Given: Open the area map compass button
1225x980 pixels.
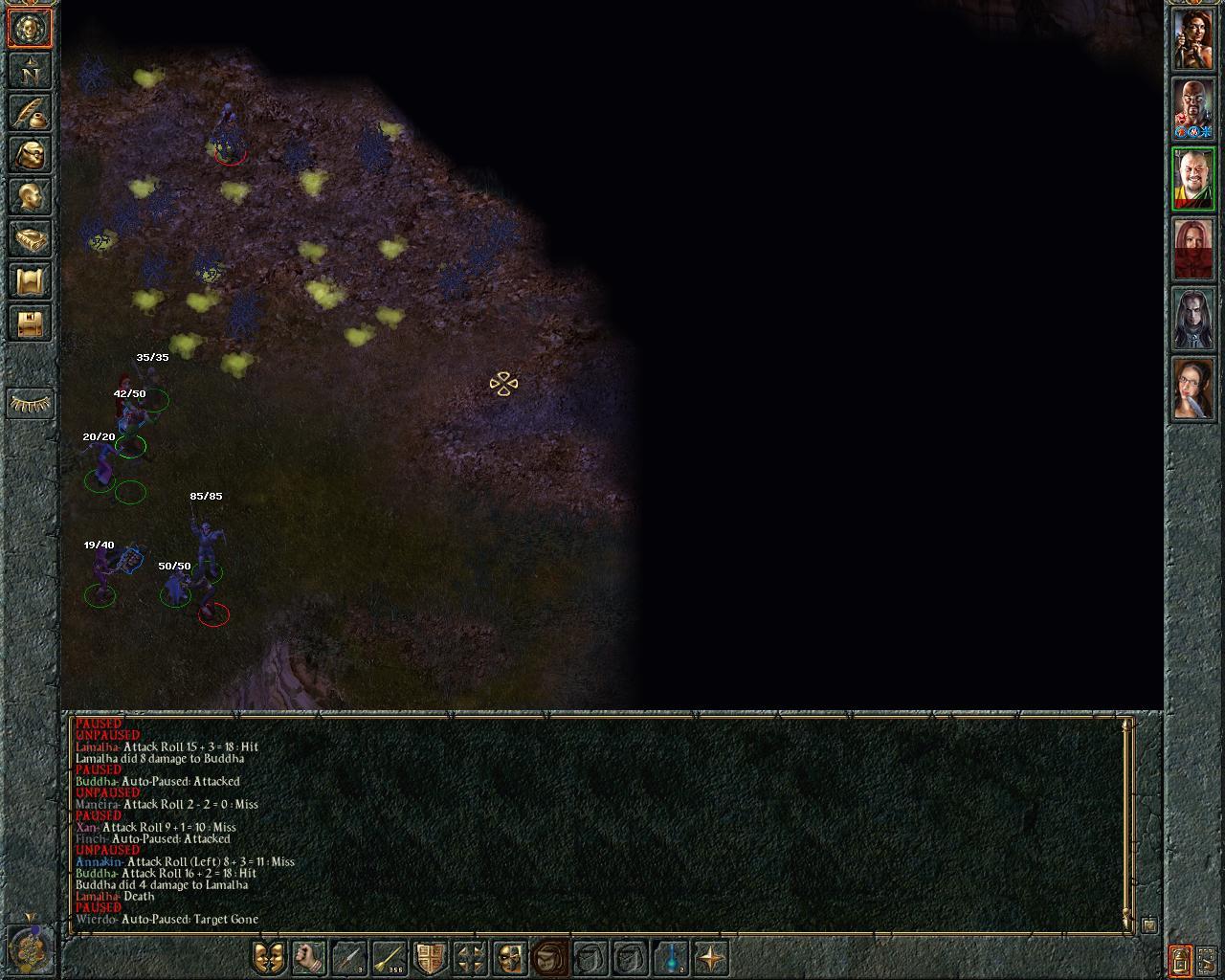Looking at the screenshot, I should coord(31,71).
